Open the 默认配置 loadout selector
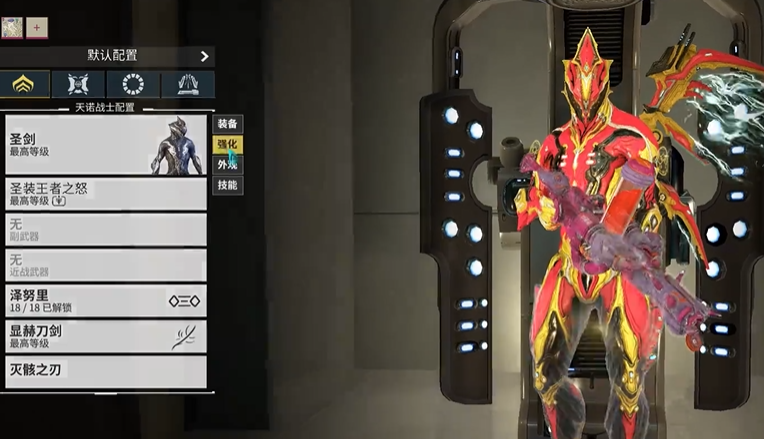 pyautogui.click(x=107, y=56)
